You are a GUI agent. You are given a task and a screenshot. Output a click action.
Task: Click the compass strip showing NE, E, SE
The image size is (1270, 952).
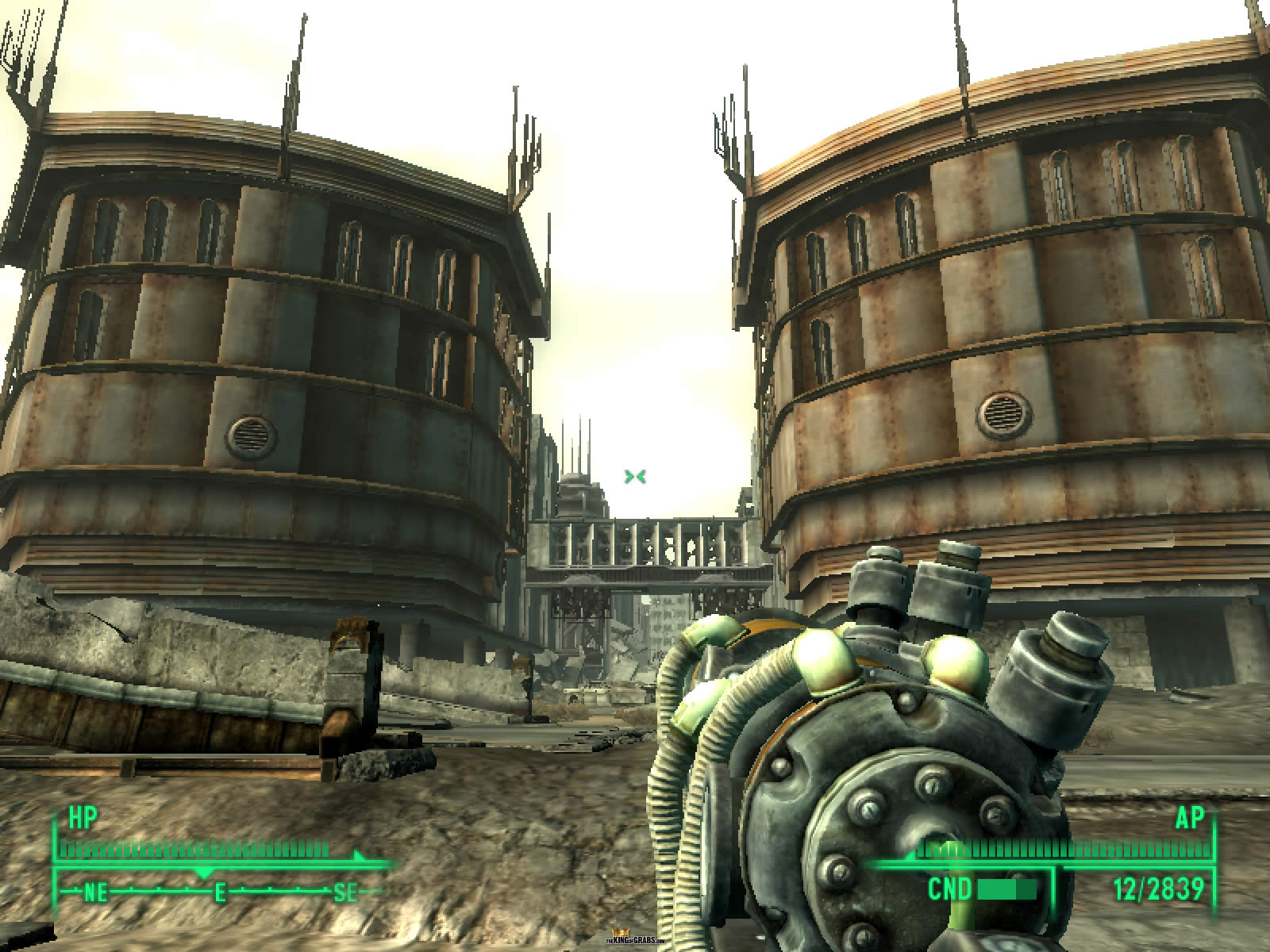click(220, 893)
